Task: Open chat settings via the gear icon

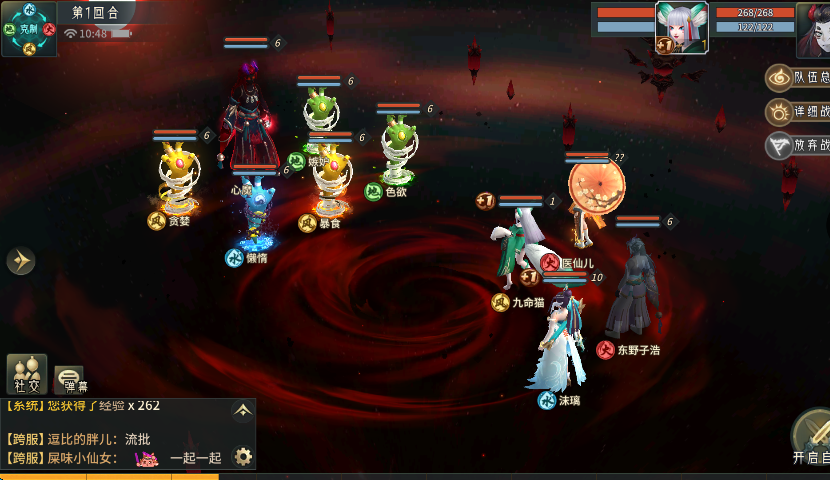Action: tap(242, 457)
